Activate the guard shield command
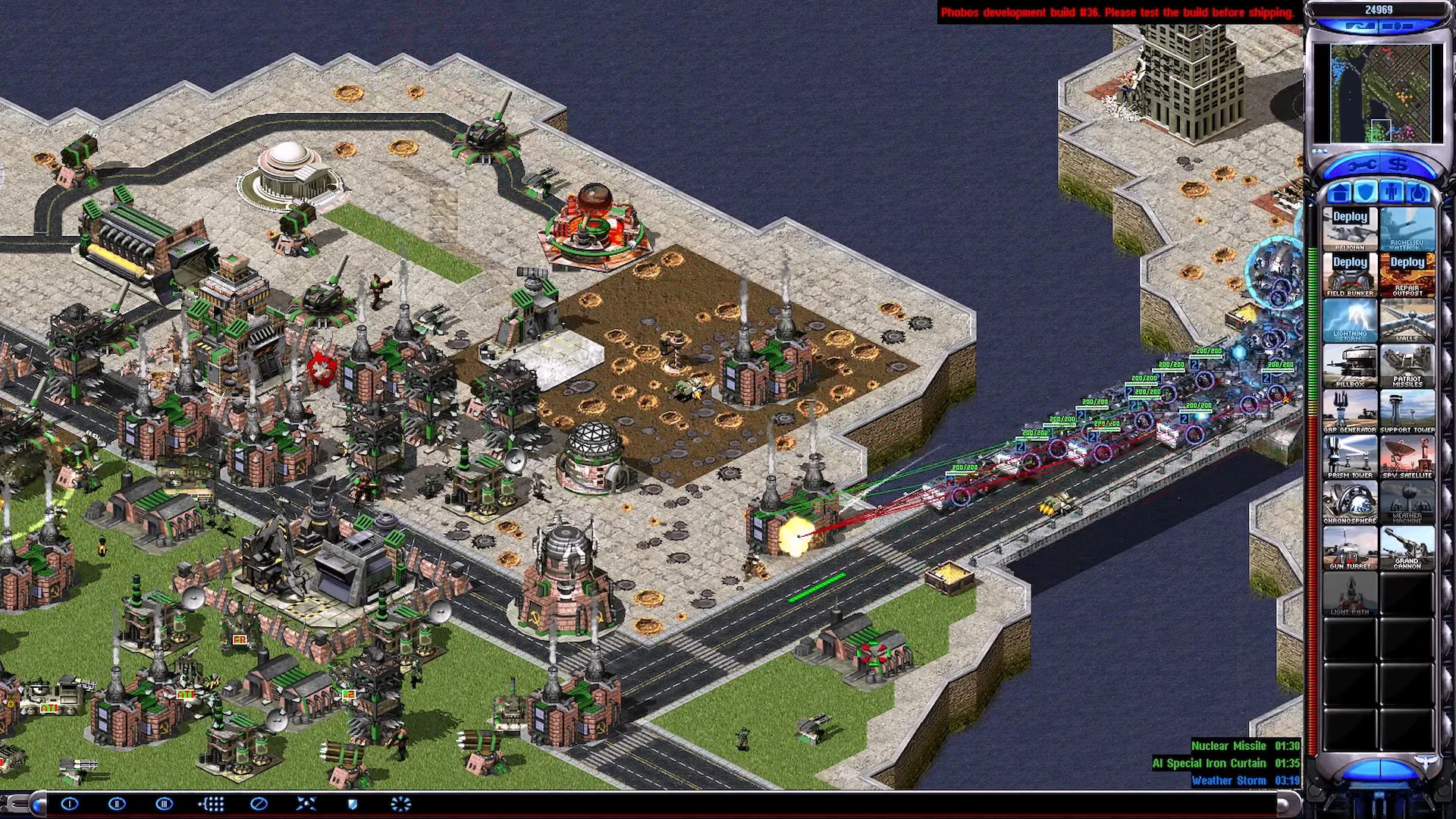The height and width of the screenshot is (819, 1456). pos(353,804)
